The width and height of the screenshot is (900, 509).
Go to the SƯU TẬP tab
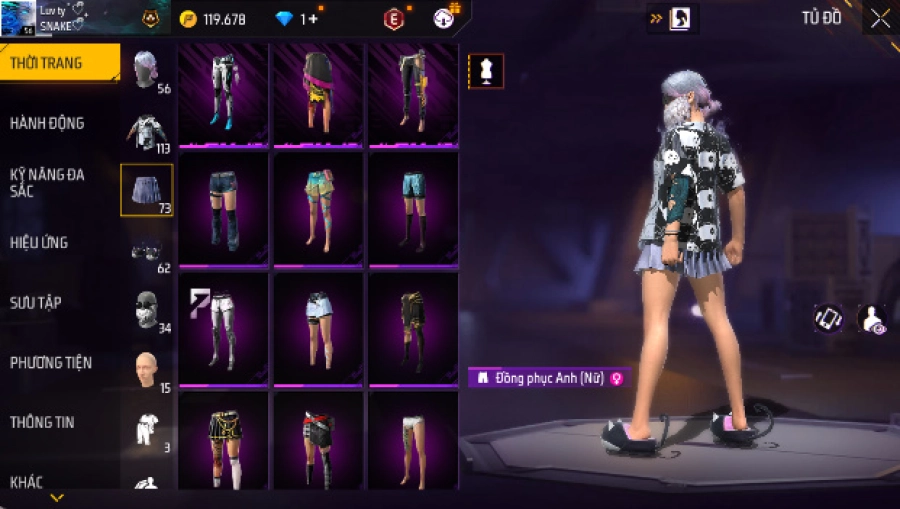(36, 302)
